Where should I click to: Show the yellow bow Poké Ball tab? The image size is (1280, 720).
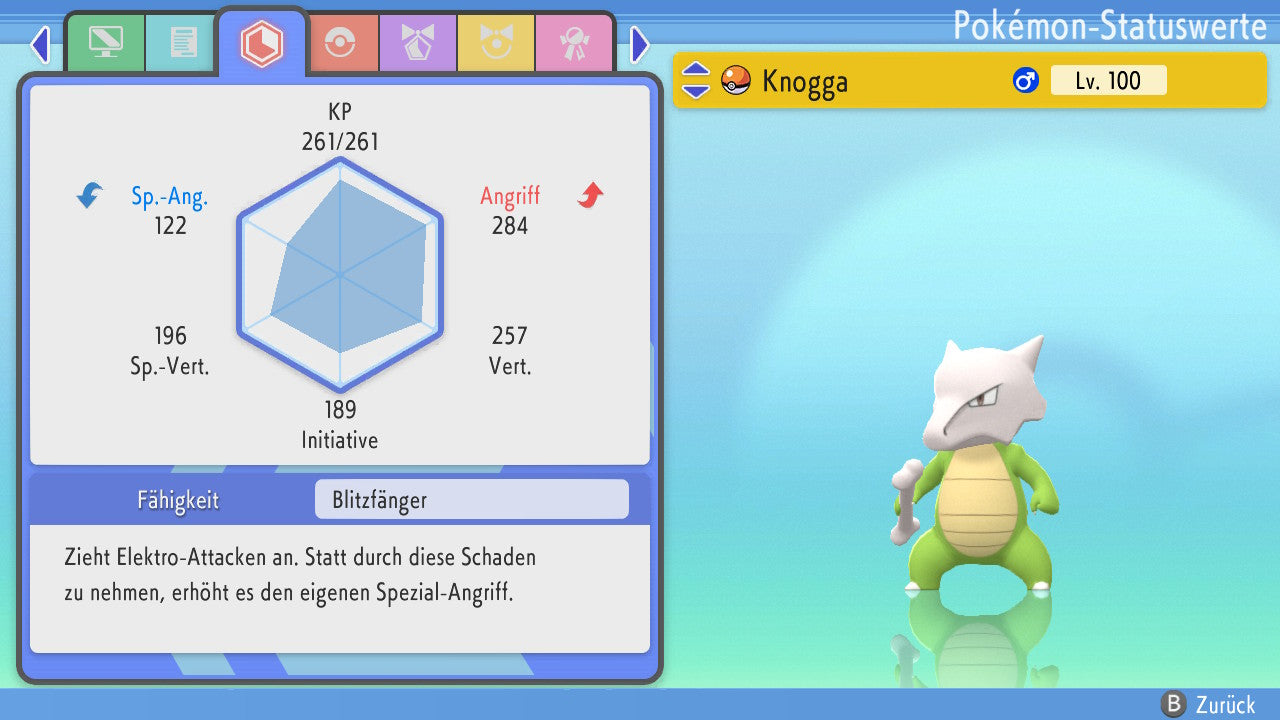pos(496,43)
